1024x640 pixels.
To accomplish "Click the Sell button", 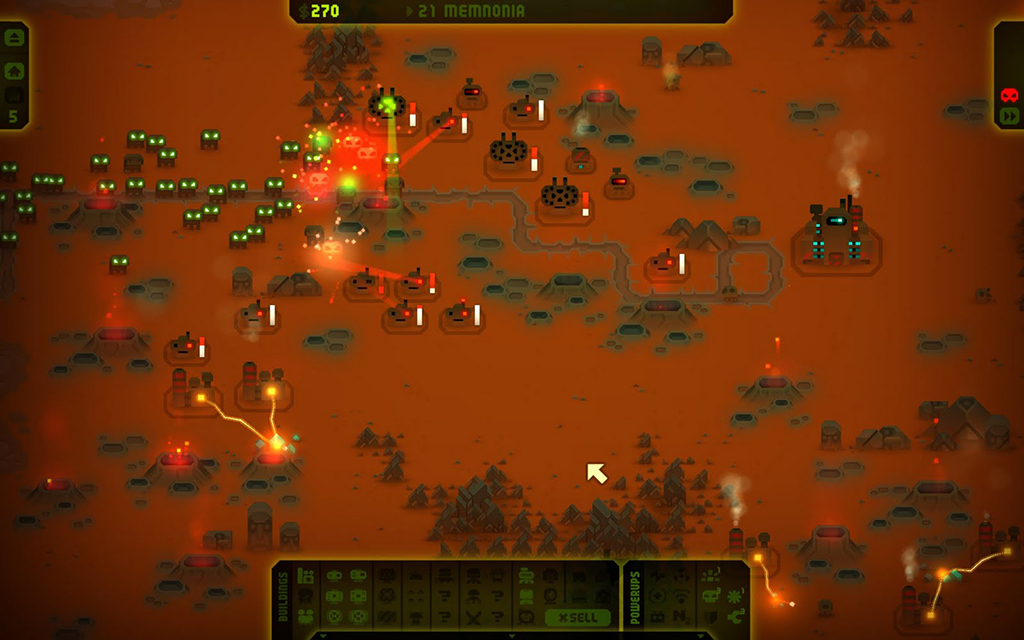I will click(578, 617).
